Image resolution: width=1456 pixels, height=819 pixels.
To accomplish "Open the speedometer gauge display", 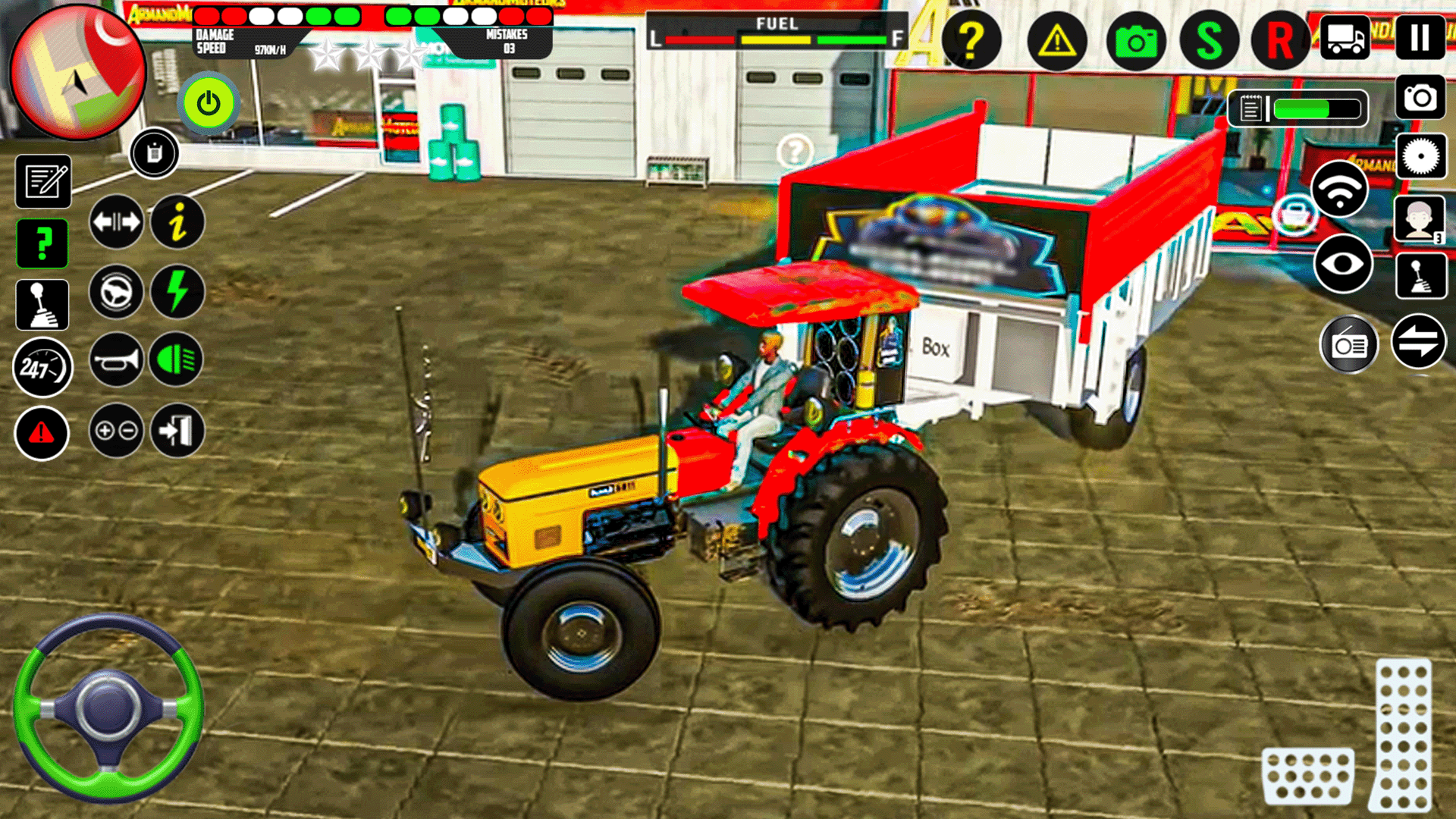I will tap(42, 369).
